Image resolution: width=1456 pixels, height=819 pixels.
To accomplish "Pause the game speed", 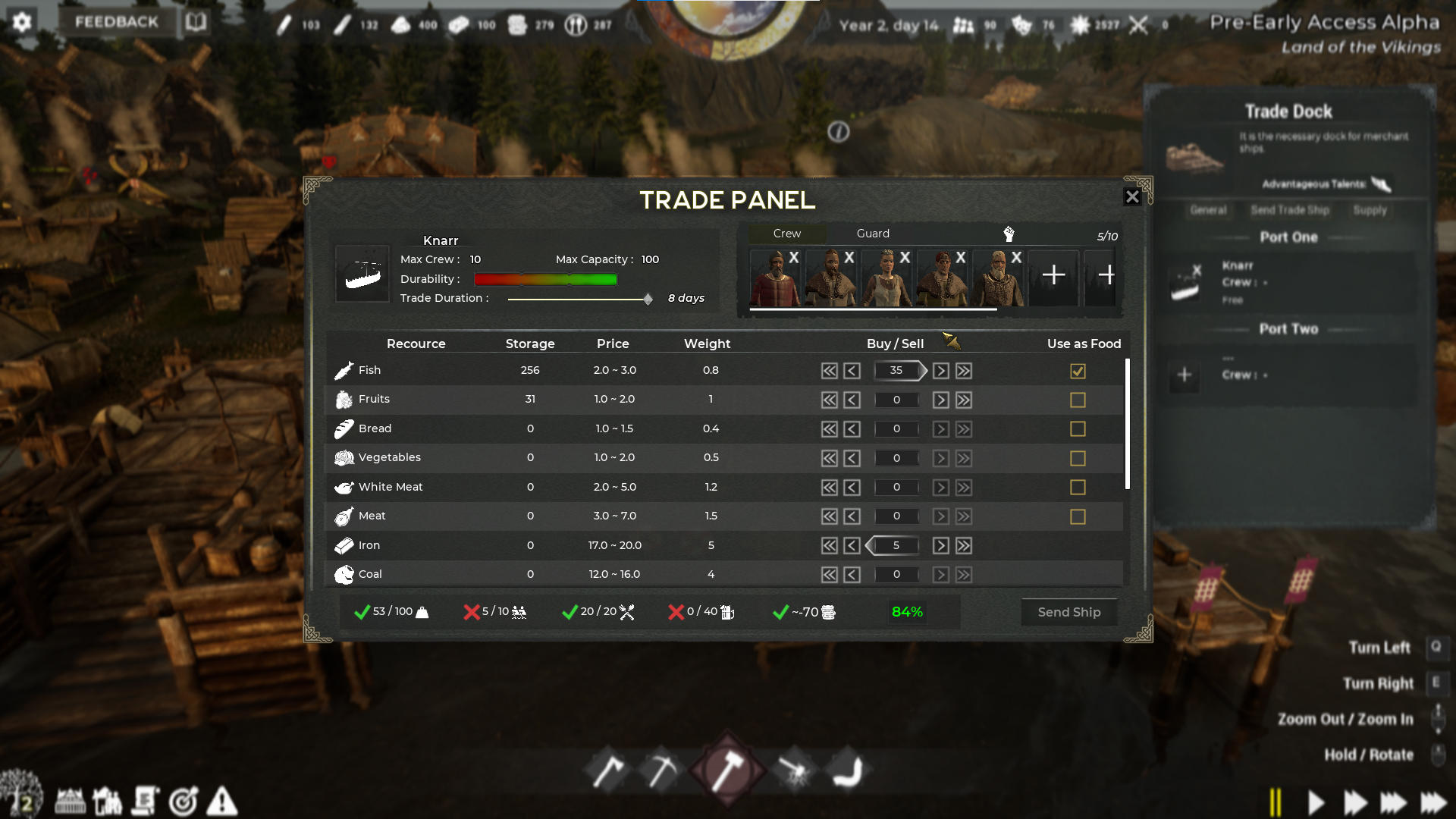I will pos(1276,802).
